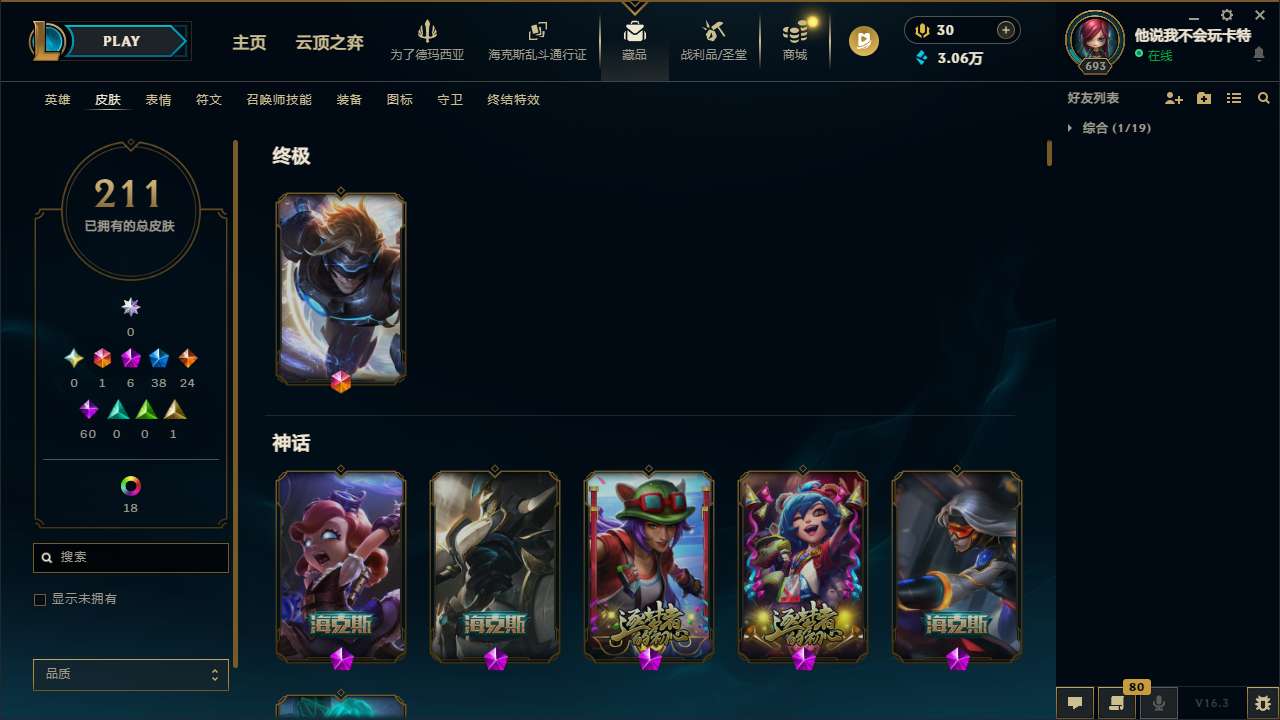Open the client settings gear
The width and height of the screenshot is (1280, 720).
point(1226,15)
